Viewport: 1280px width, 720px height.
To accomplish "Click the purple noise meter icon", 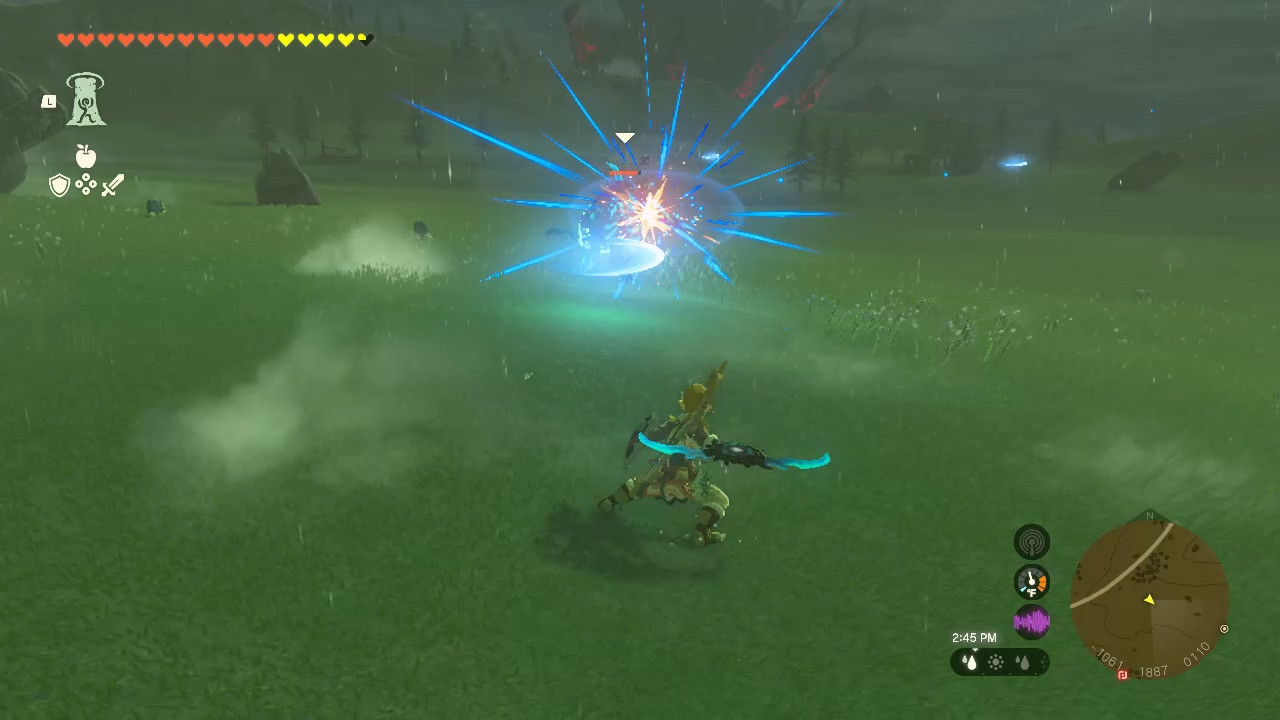I will point(1032,622).
